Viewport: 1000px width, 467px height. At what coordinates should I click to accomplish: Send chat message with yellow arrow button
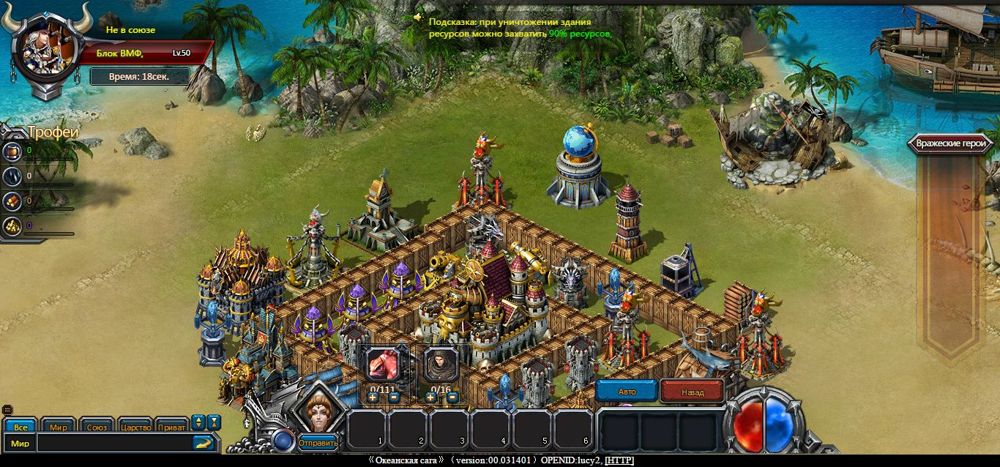204,442
